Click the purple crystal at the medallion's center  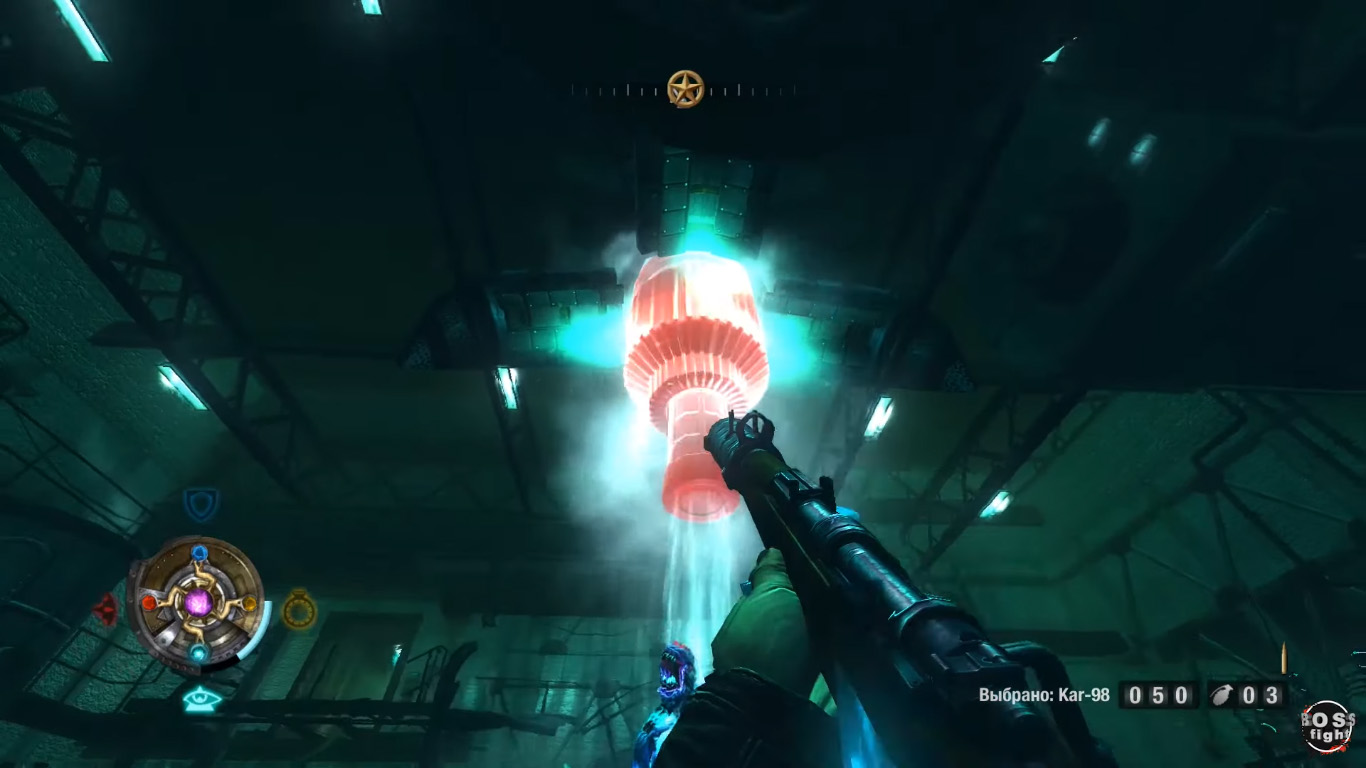pos(199,602)
